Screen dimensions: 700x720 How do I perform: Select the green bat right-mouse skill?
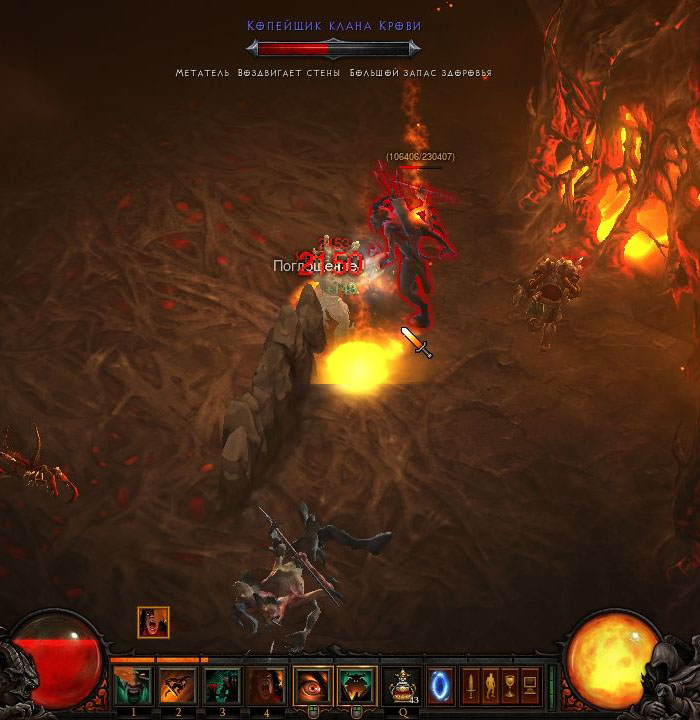[x=357, y=687]
